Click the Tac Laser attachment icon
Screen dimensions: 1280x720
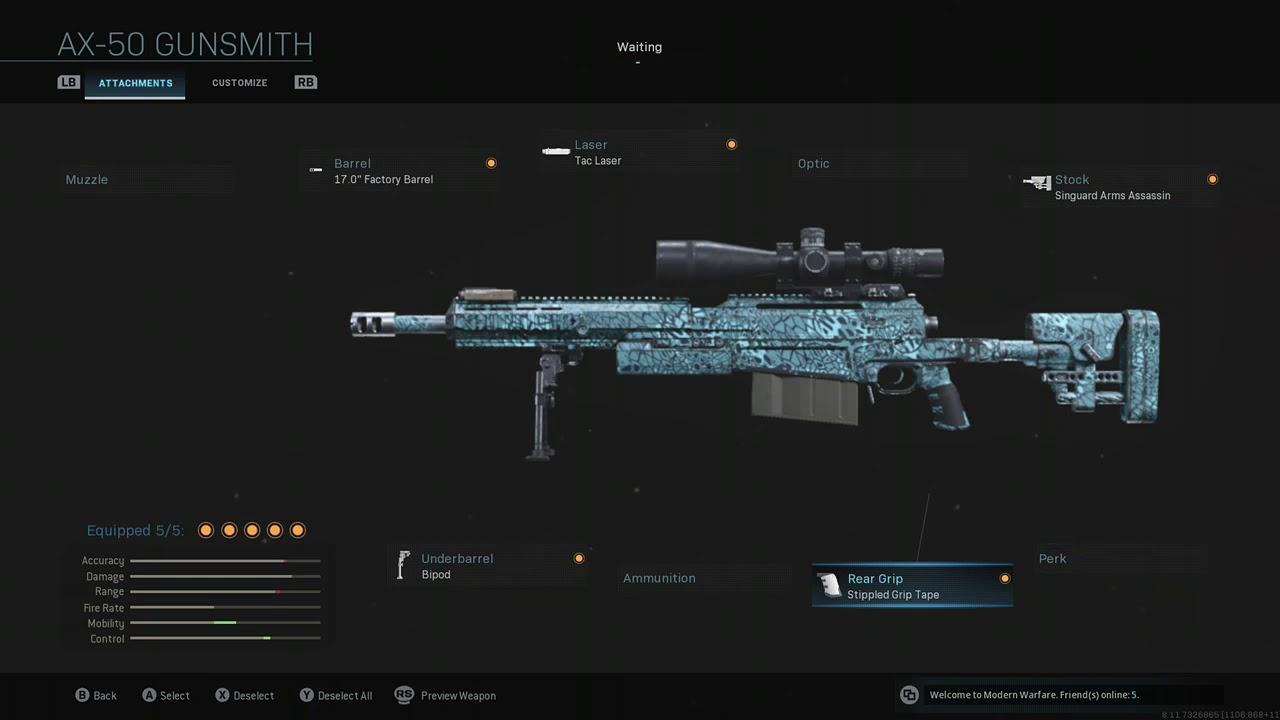coord(556,151)
